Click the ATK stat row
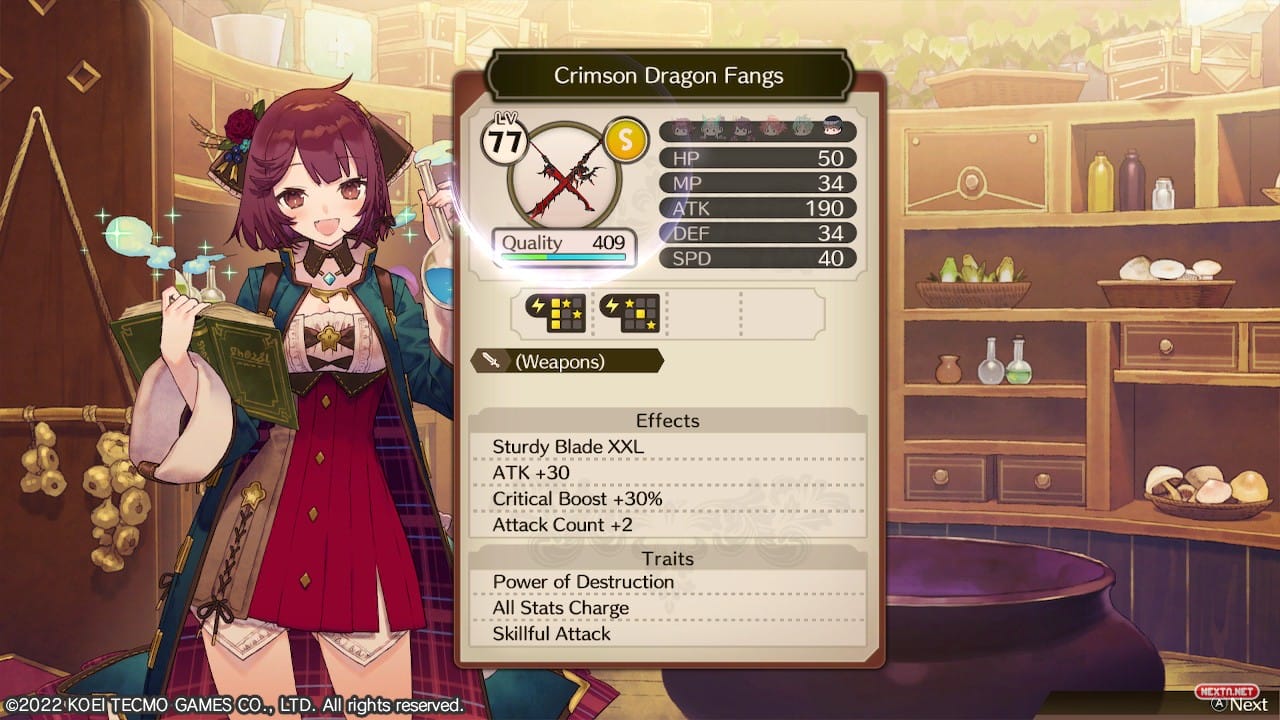 (x=757, y=208)
